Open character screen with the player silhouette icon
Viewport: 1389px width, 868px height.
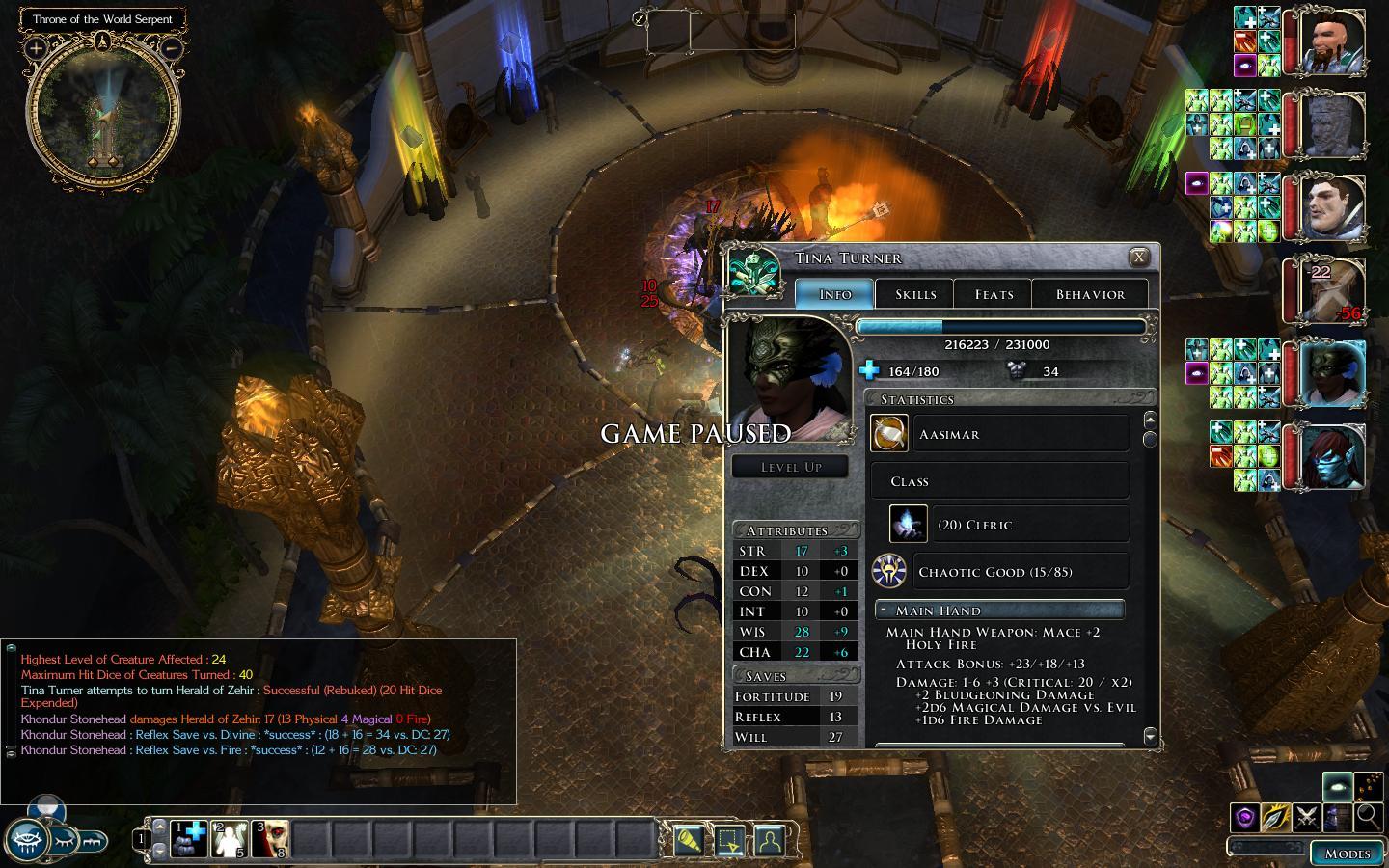(x=769, y=840)
